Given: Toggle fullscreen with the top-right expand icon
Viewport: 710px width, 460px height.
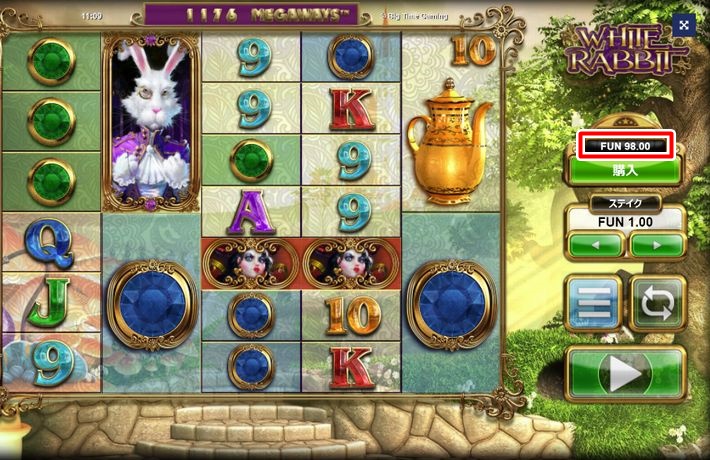Looking at the screenshot, I should (683, 25).
